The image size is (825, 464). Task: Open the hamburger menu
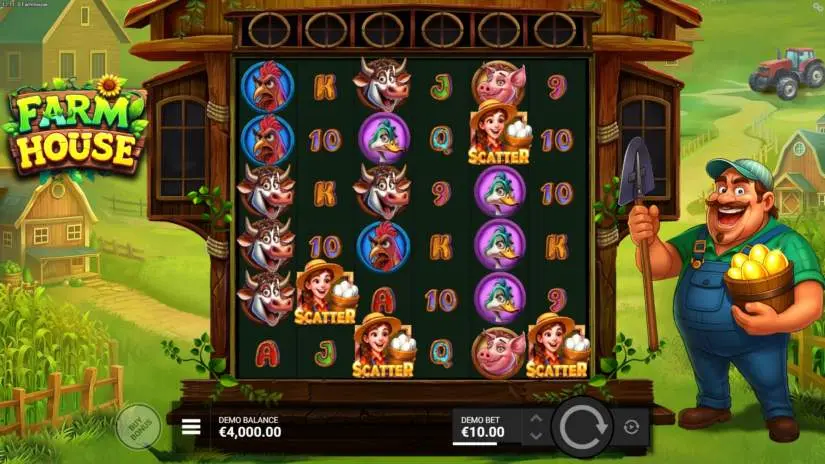[x=191, y=427]
